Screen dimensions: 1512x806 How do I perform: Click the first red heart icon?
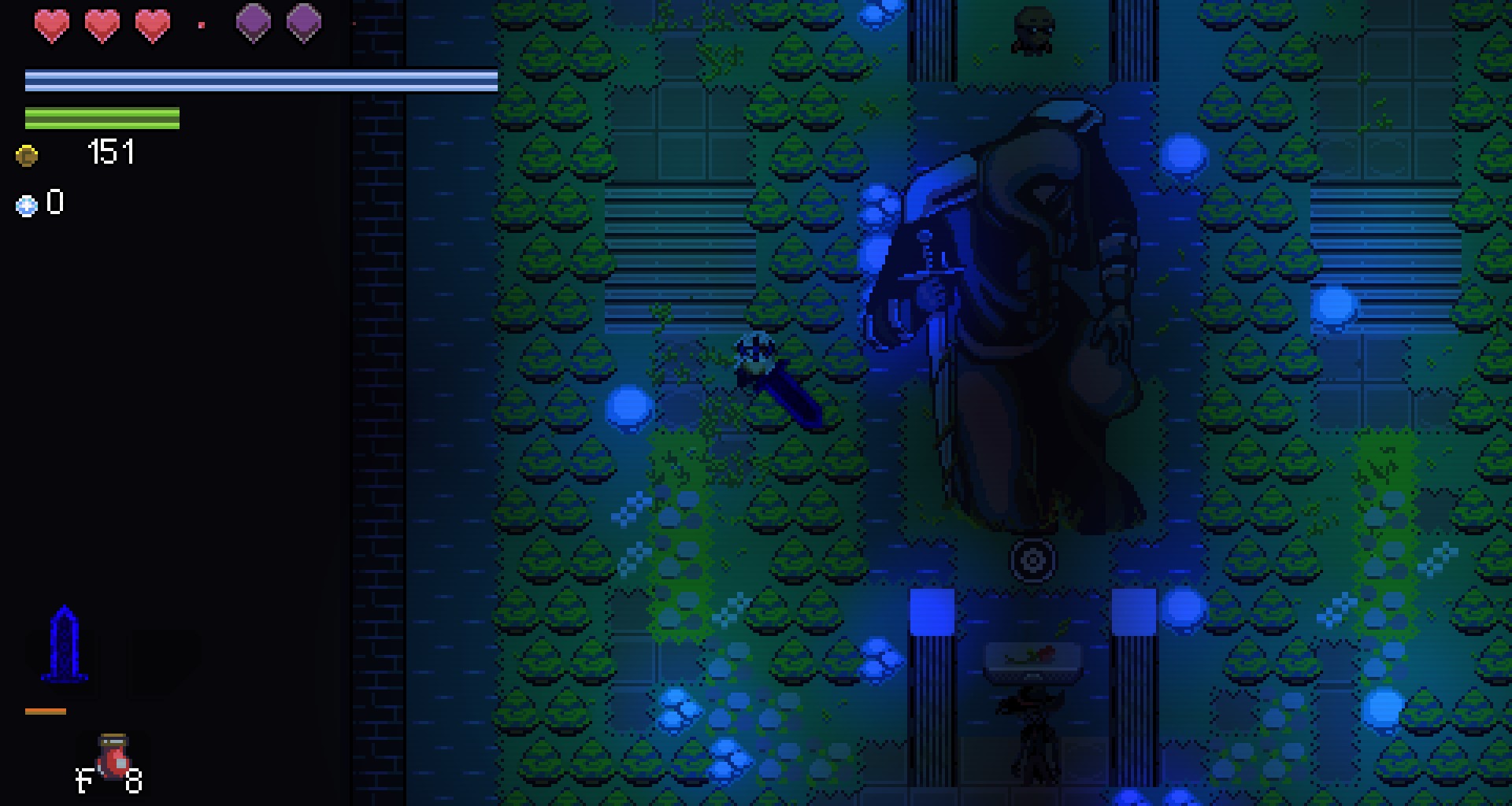pos(51,24)
